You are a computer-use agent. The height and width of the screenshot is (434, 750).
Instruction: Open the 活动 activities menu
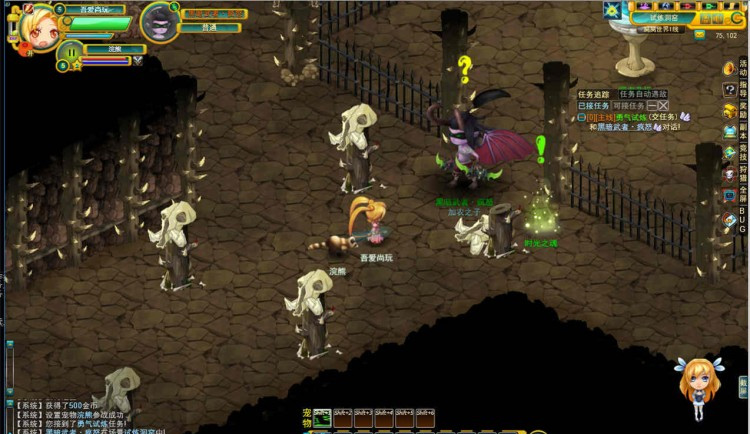pyautogui.click(x=731, y=69)
